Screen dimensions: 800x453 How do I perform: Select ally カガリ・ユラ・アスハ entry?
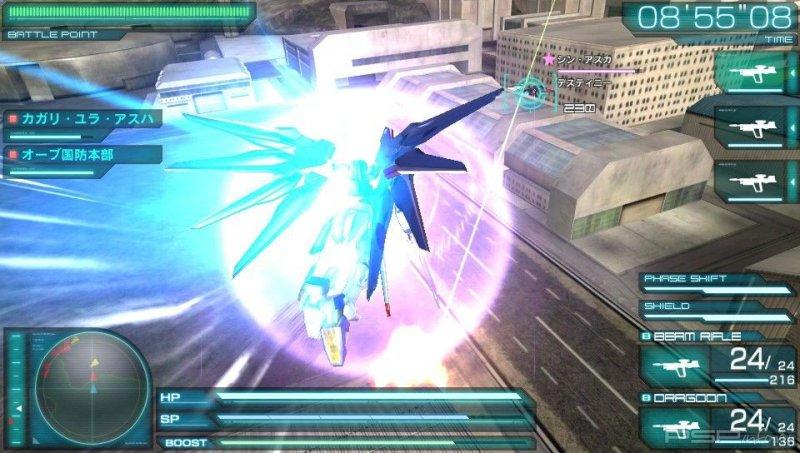pos(81,120)
